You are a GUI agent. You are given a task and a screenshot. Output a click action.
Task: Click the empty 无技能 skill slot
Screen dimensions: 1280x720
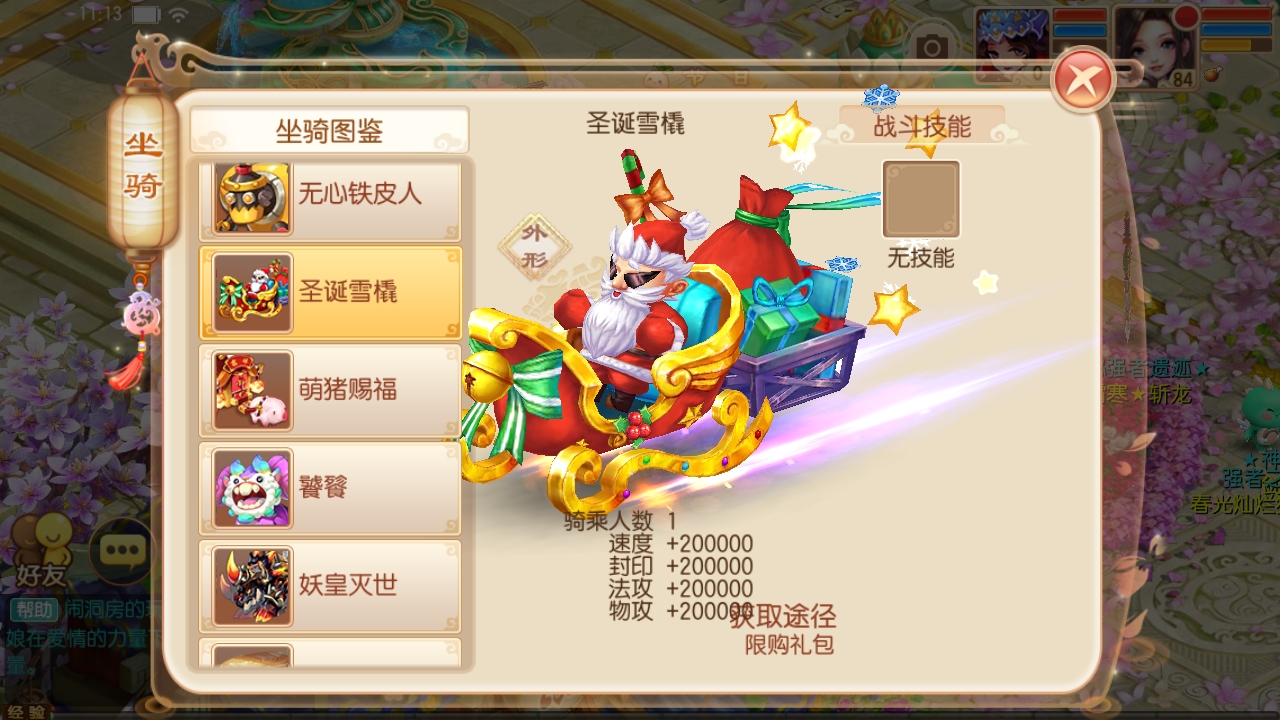(921, 199)
